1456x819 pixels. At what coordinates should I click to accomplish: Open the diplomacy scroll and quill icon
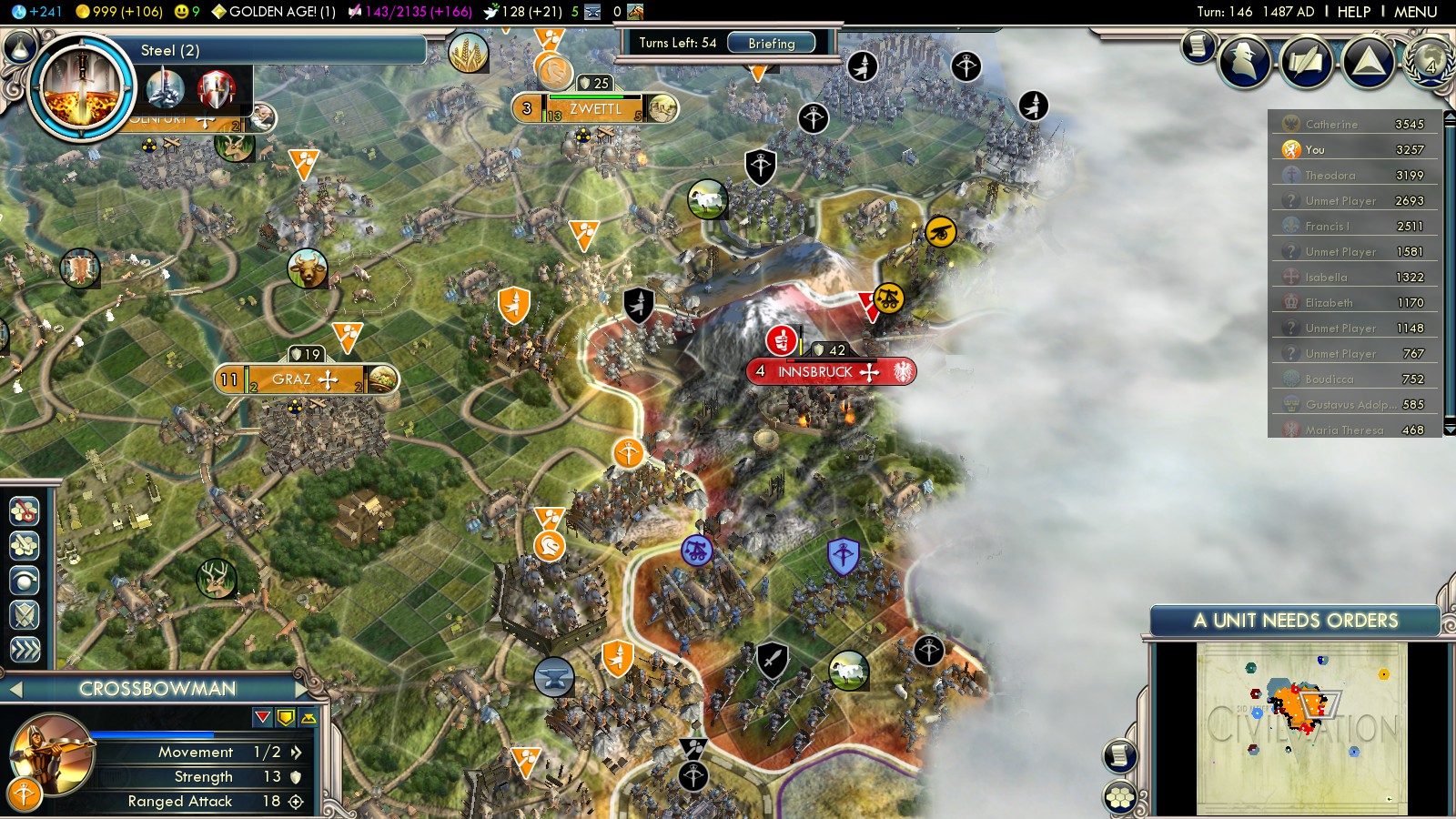tap(1306, 61)
